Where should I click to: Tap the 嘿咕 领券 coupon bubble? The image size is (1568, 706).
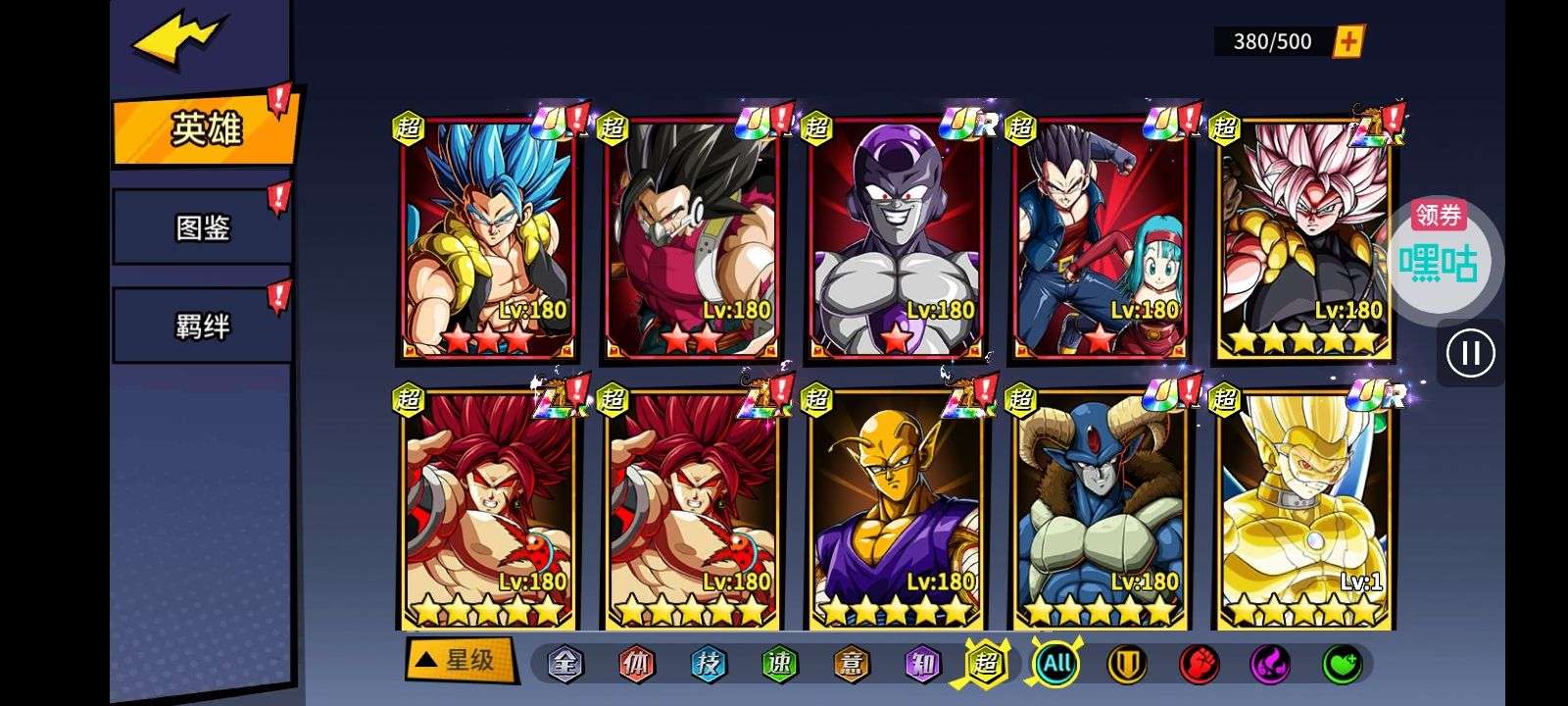pyautogui.click(x=1438, y=252)
